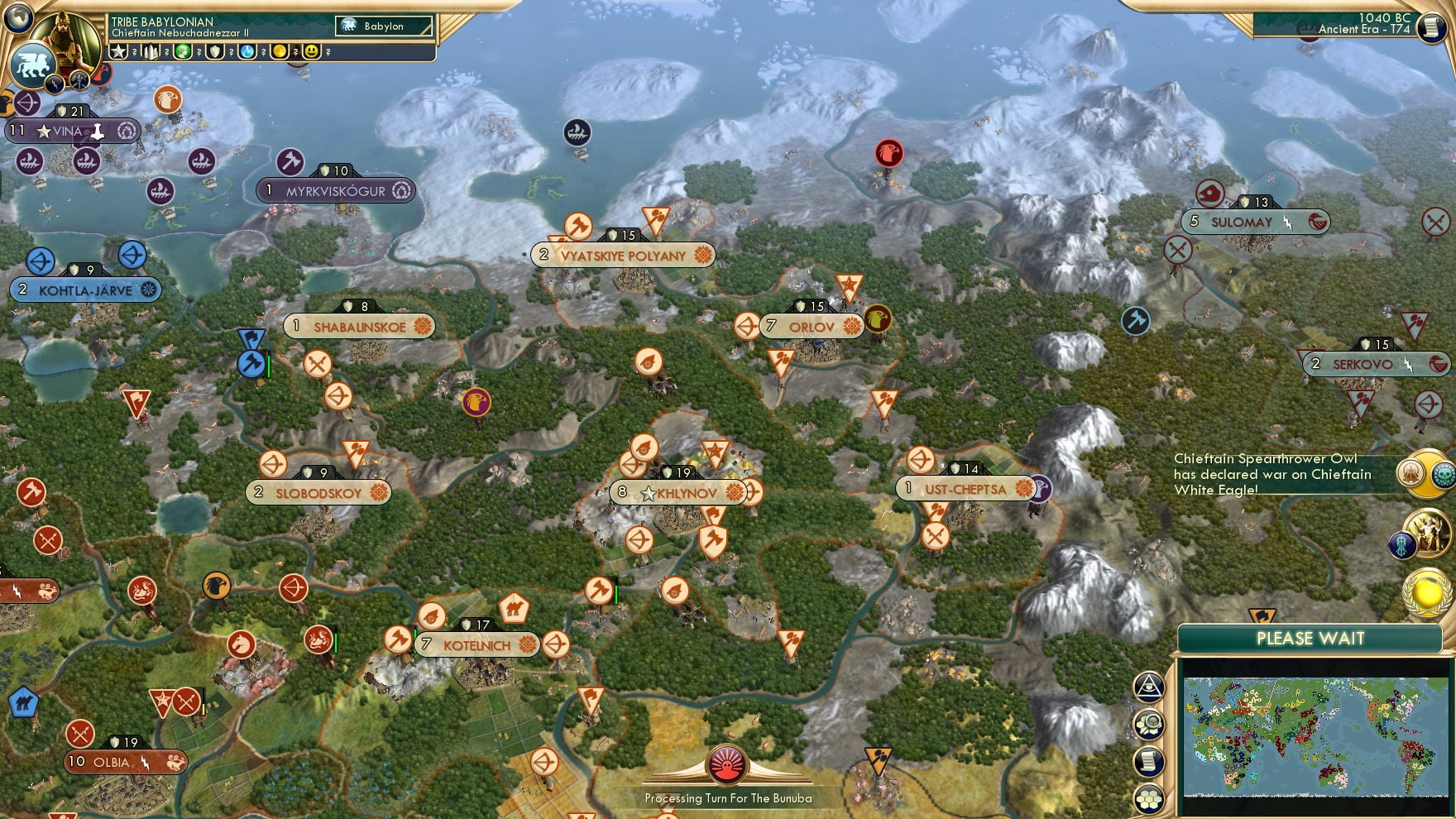Viewport: 1456px width, 819px height.
Task: Click the science flask icon in top bar
Action: [248, 52]
